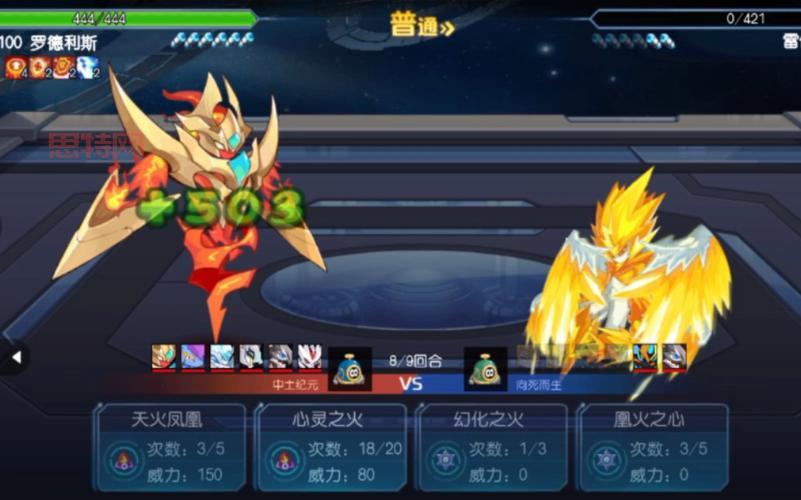
Task: Inspect the blue crystal buff icon
Action: coord(88,67)
